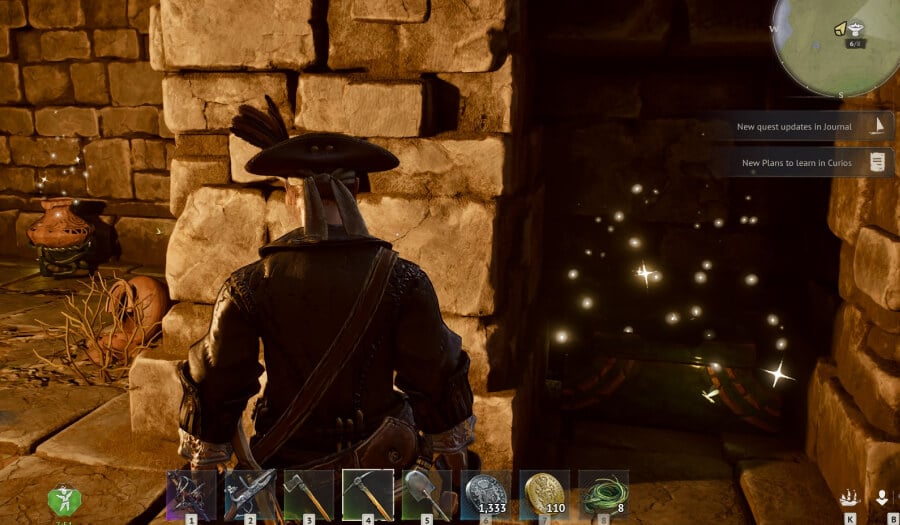The image size is (900, 525).
Task: Select the green rope coil slot
Action: coord(604,495)
